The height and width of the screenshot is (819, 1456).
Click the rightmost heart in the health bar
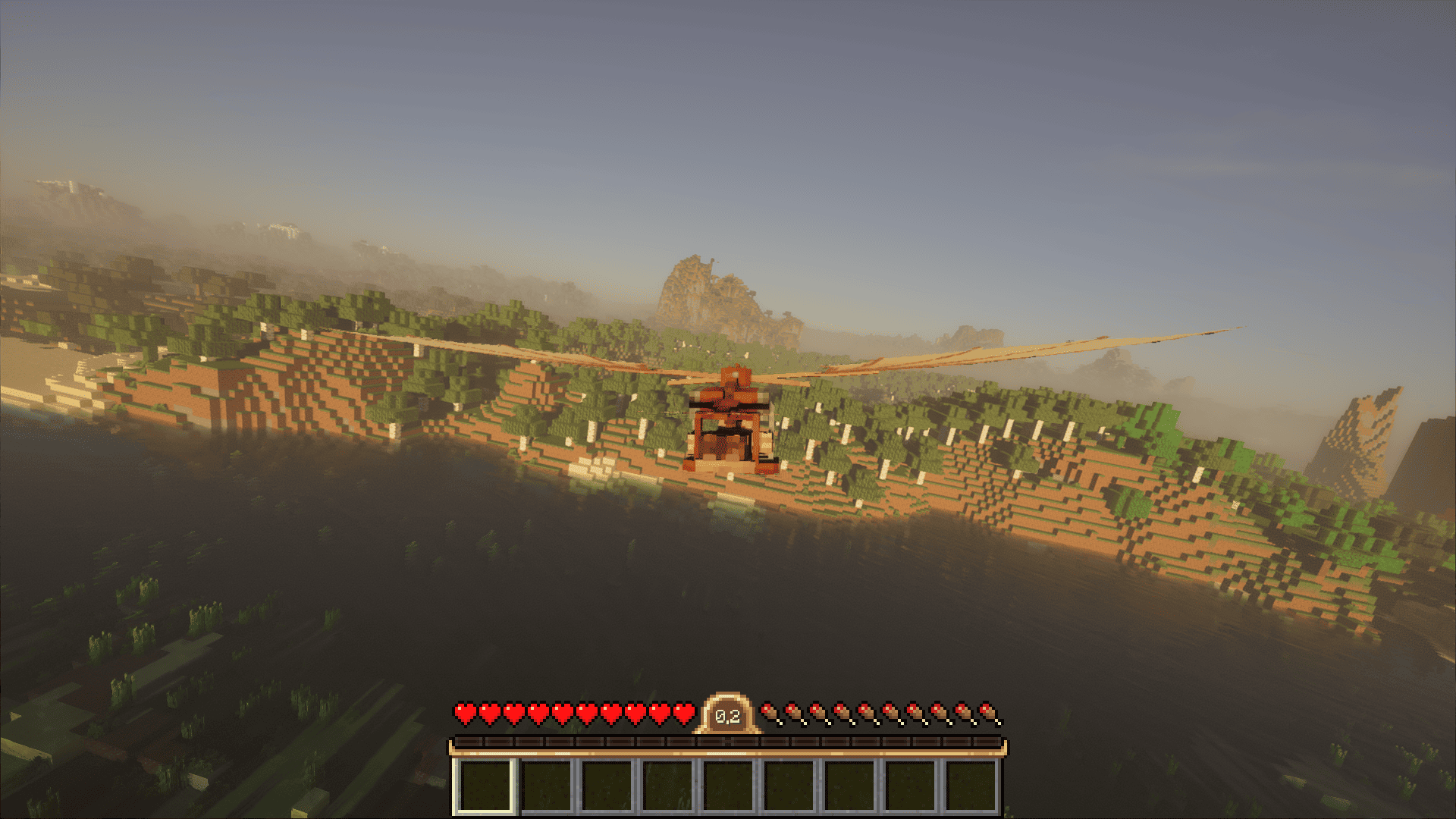(x=686, y=713)
